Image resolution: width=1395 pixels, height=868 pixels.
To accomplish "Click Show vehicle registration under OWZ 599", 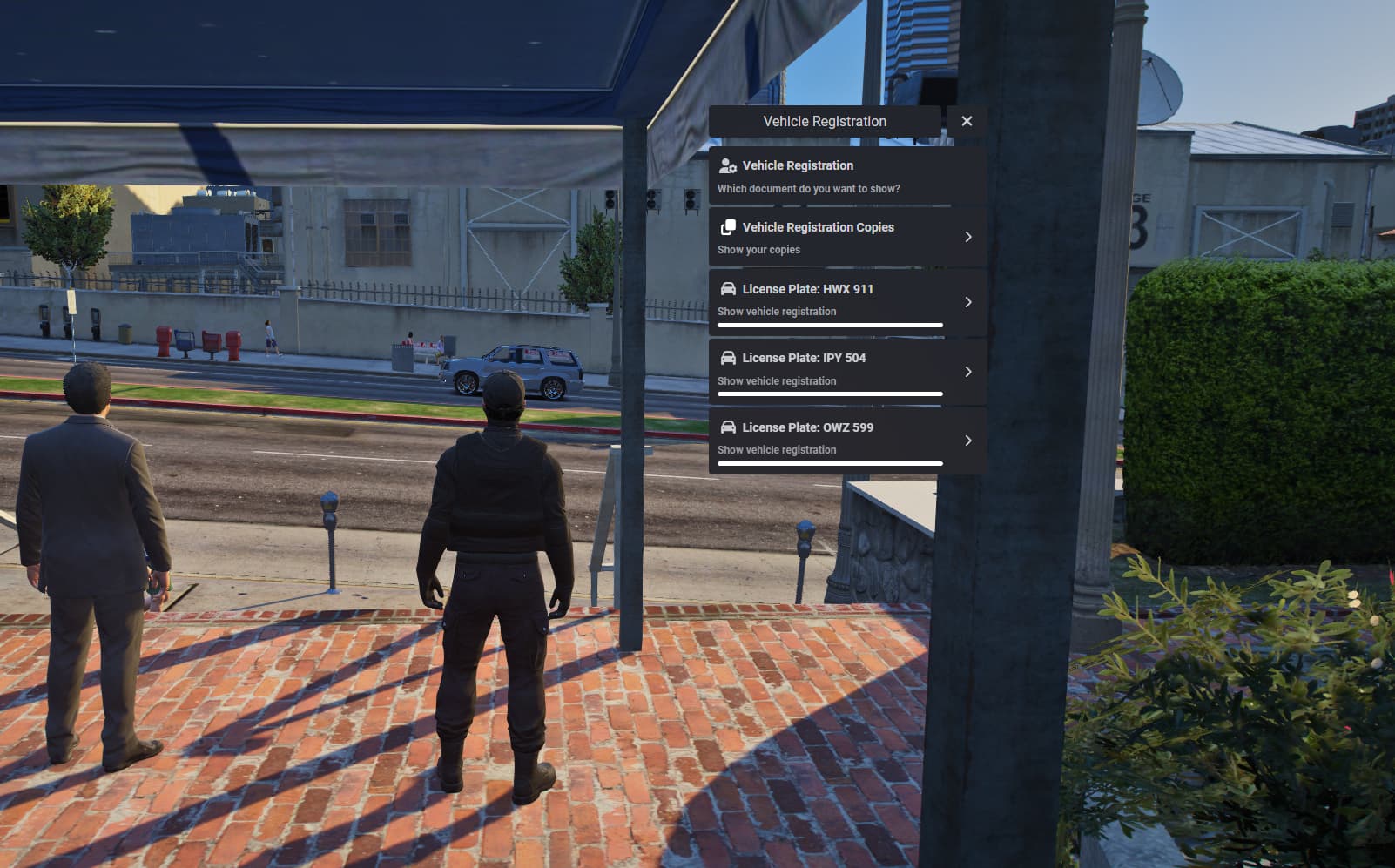I will [x=775, y=449].
